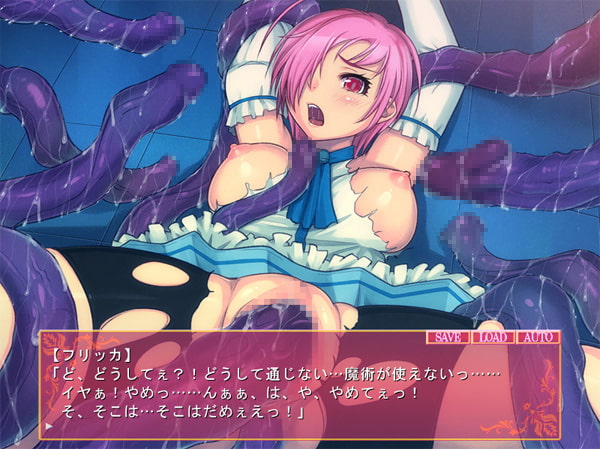Open the LOAD menu

tap(494, 337)
